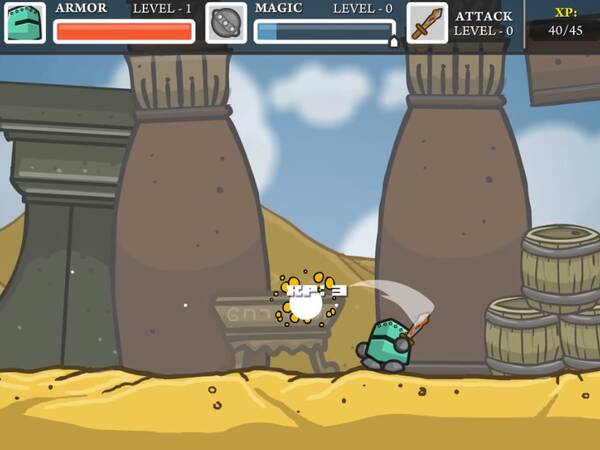Image resolution: width=600 pixels, height=450 pixels.
Task: Click the green knight helmet armor icon
Action: point(25,23)
